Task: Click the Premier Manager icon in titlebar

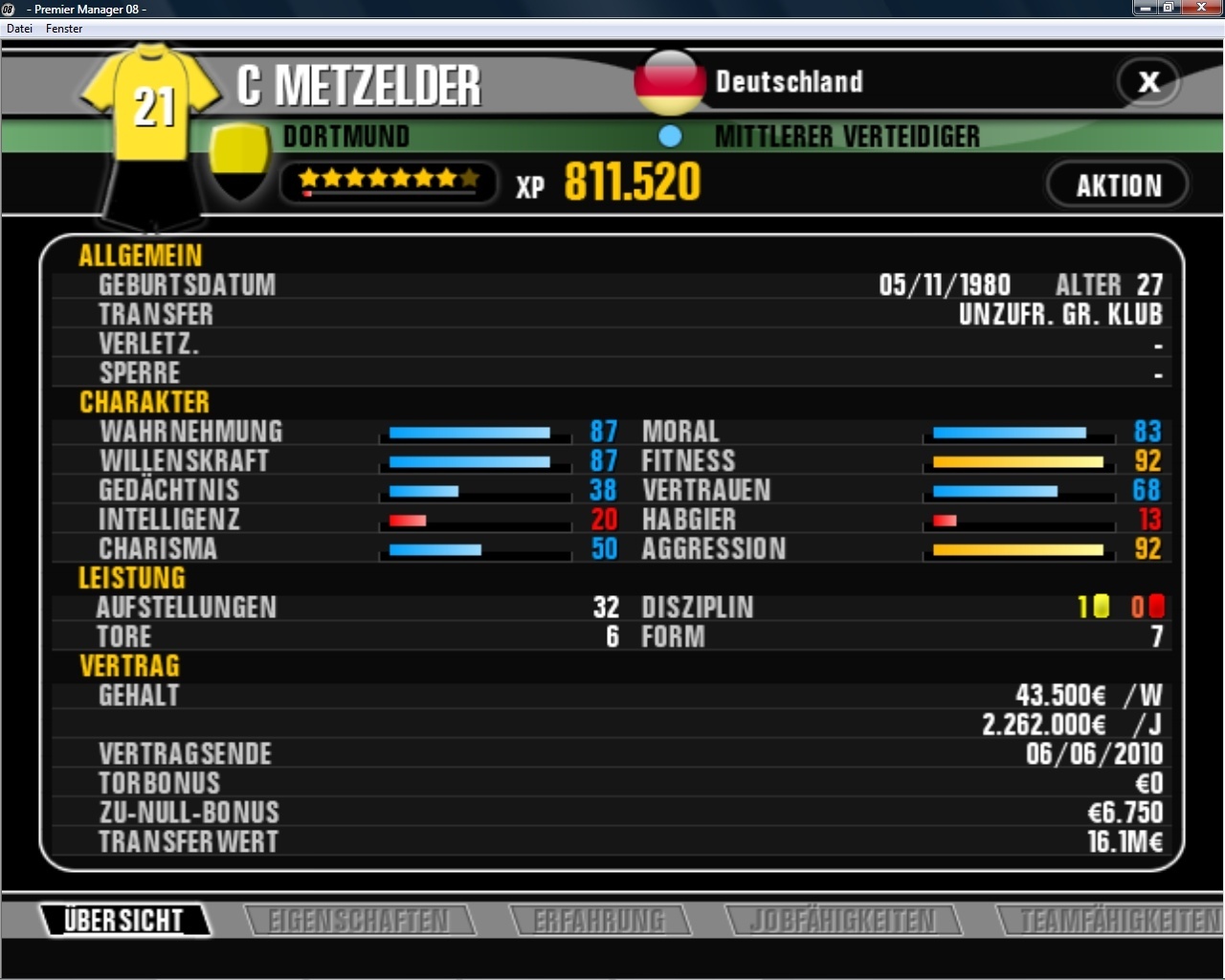Action: tap(10, 9)
